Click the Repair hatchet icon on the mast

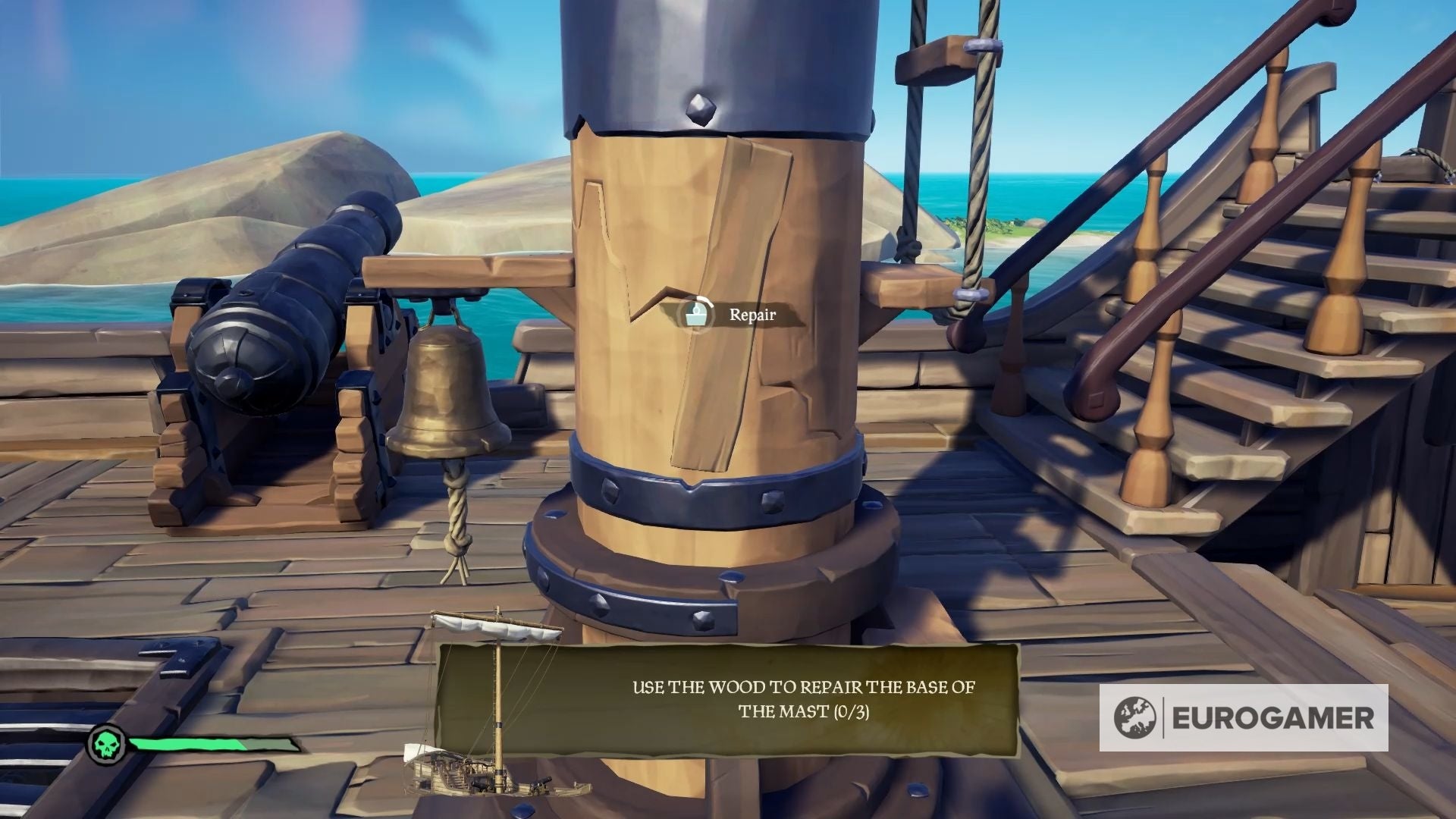pos(695,313)
